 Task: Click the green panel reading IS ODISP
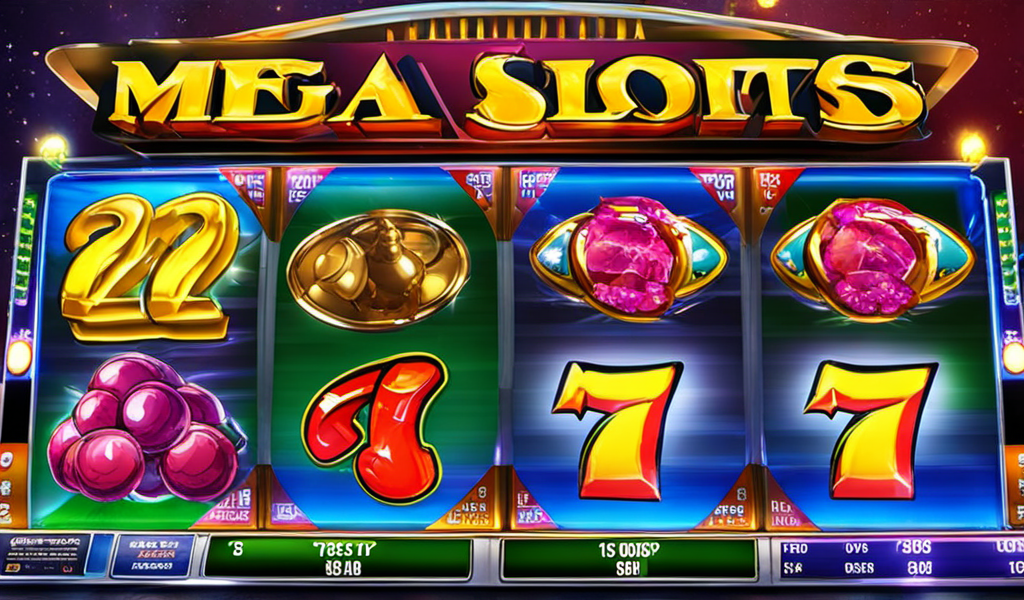coord(628,558)
